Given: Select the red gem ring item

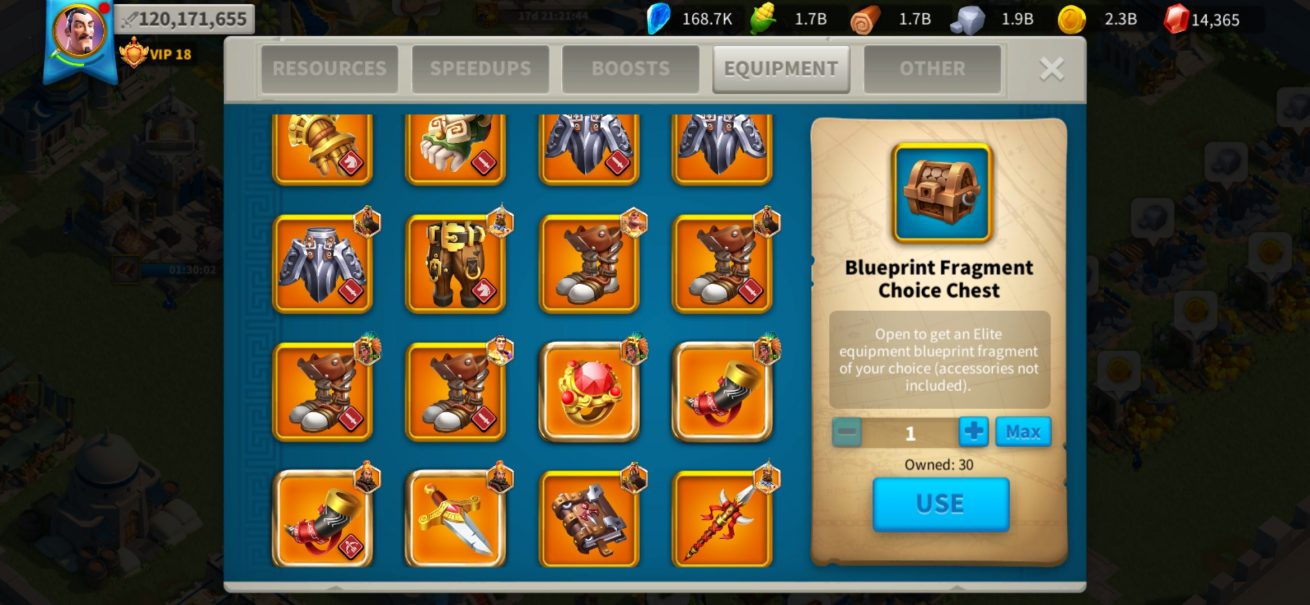Looking at the screenshot, I should click(x=589, y=392).
